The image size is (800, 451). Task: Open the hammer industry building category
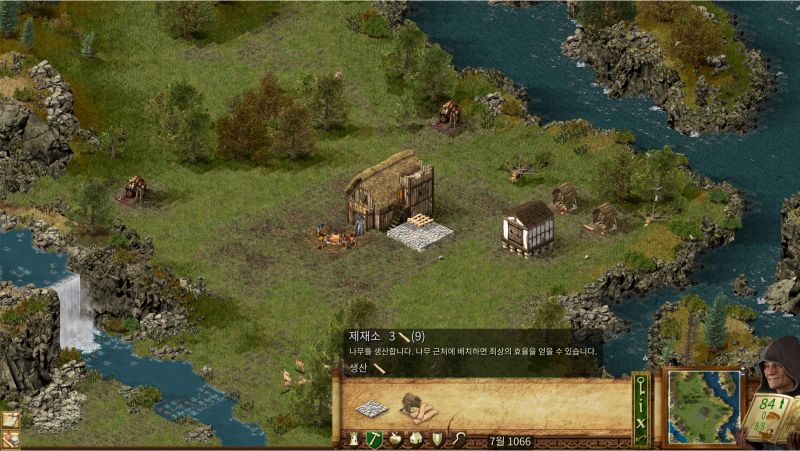[374, 439]
